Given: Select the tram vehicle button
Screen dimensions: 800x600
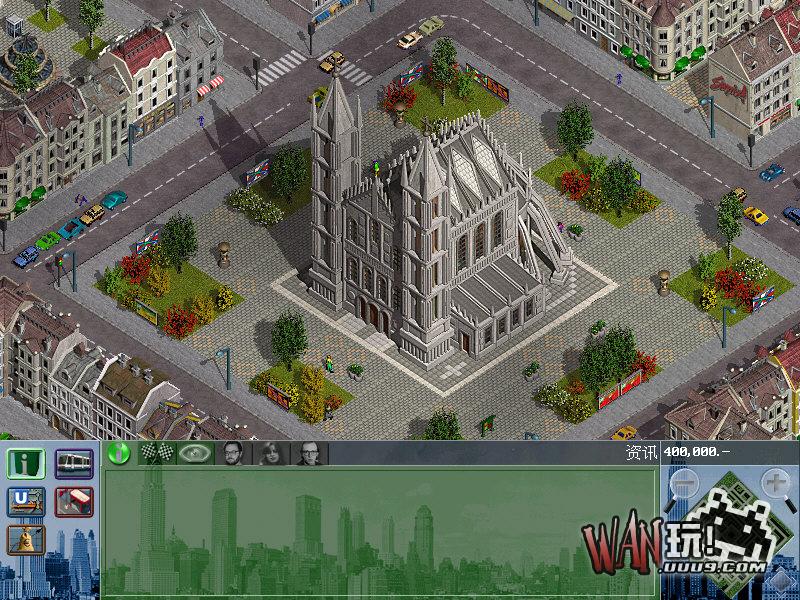Looking at the screenshot, I should pos(74,465).
